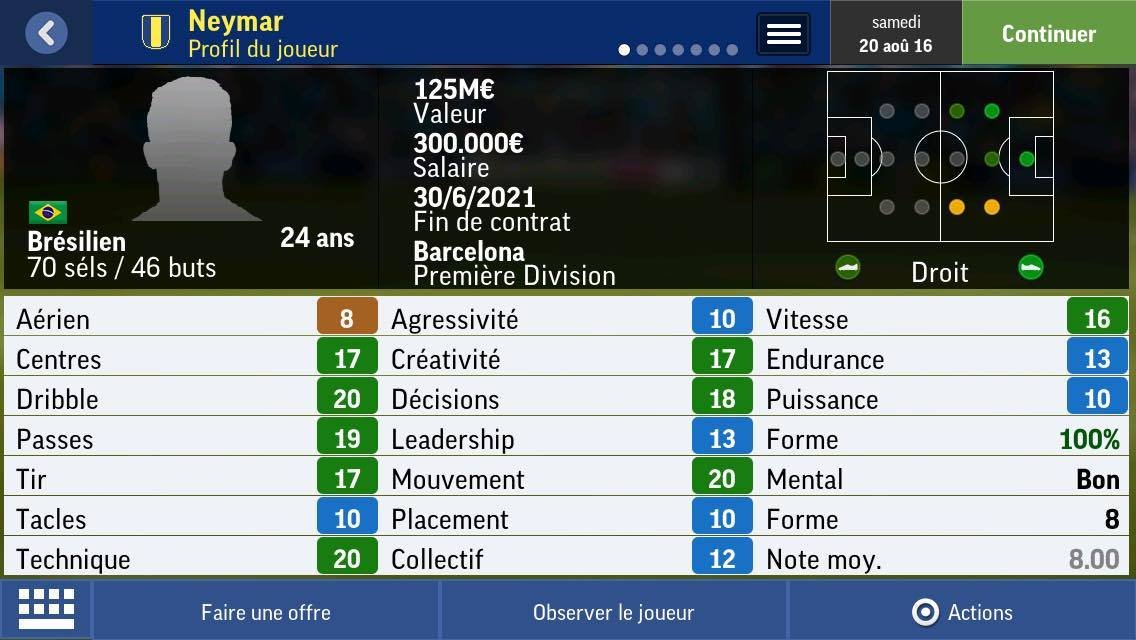Click the Barcelona club name
Image resolution: width=1136 pixels, height=640 pixels.
[x=468, y=250]
